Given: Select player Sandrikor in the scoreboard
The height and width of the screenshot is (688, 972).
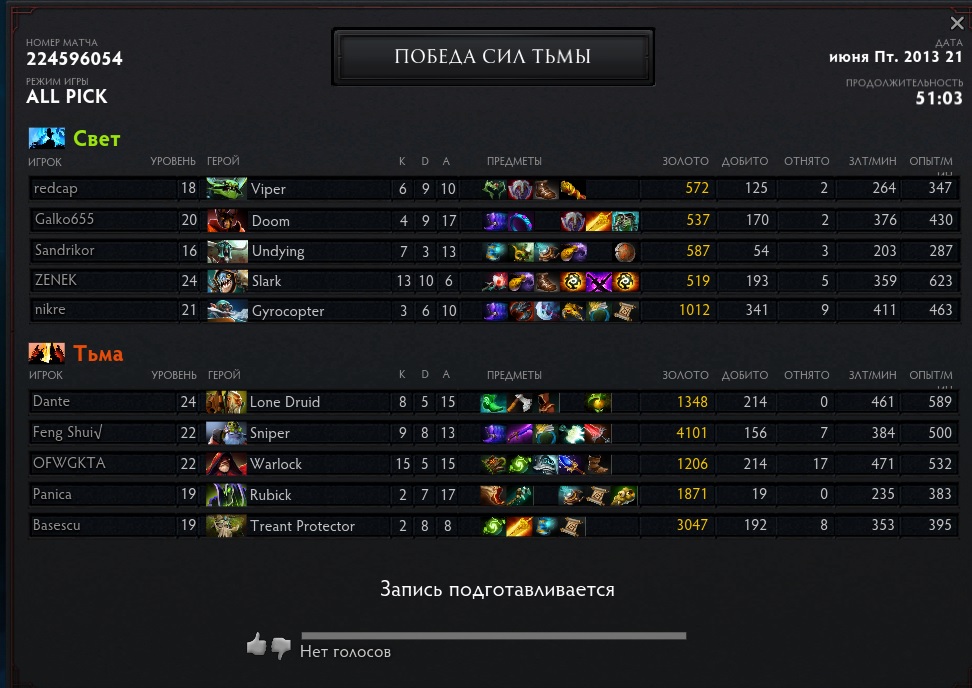Looking at the screenshot, I should (x=68, y=250).
